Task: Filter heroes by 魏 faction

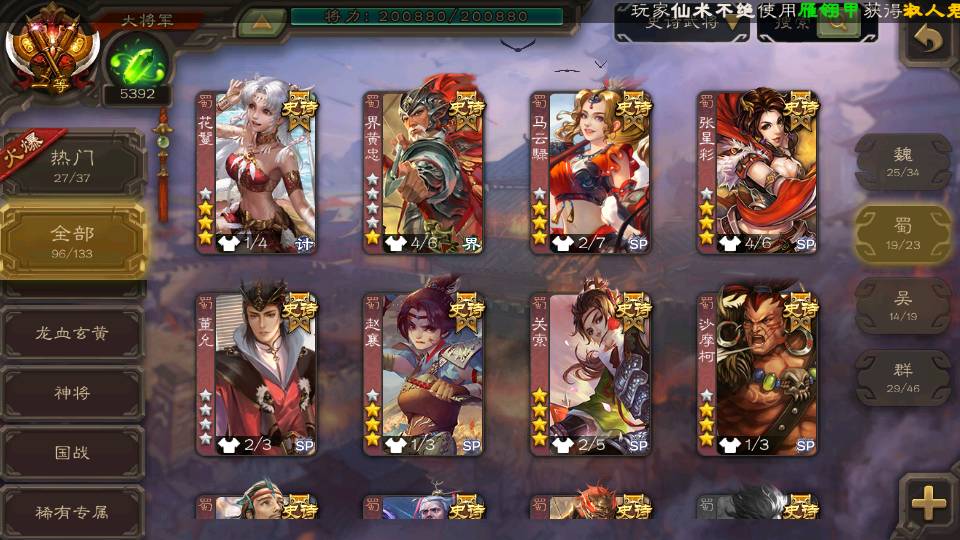Action: coord(903,161)
